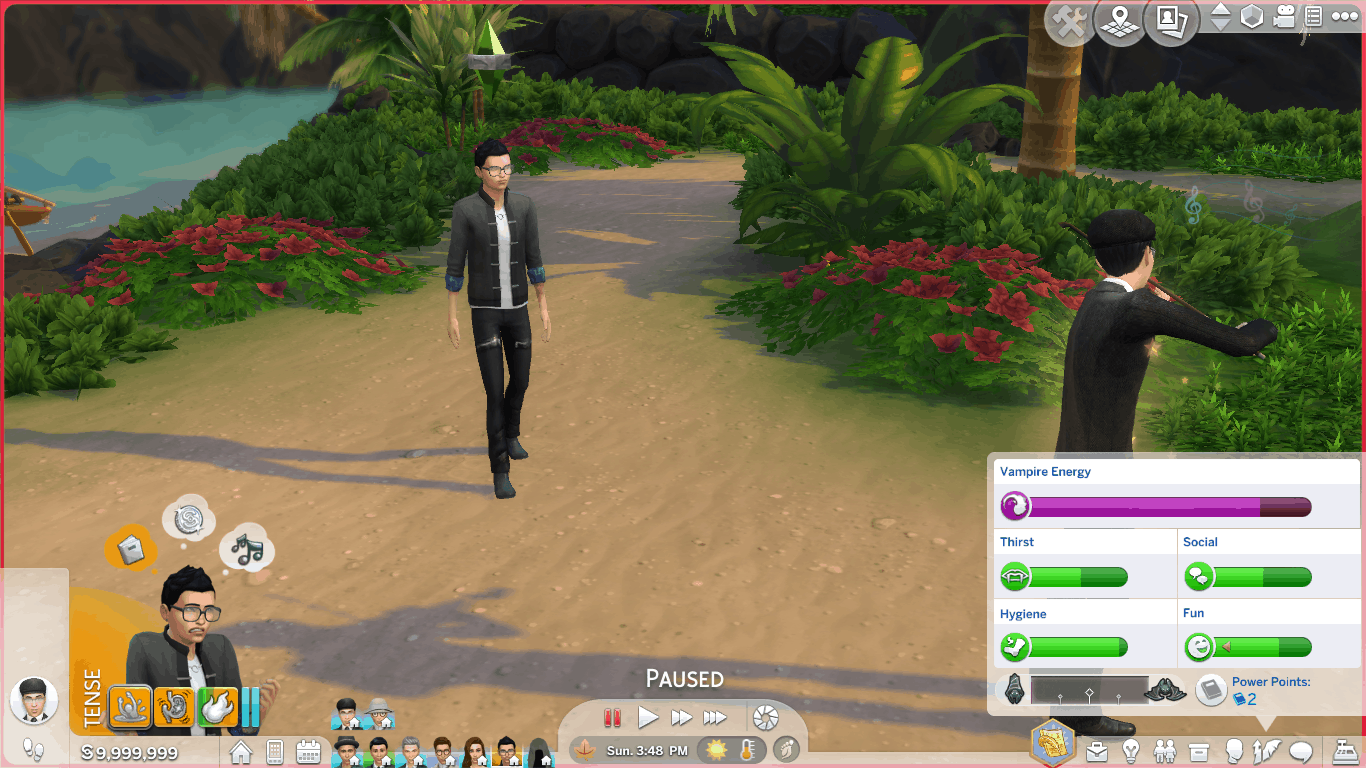Image resolution: width=1366 pixels, height=768 pixels.
Task: Open the skills lightbulb panel
Action: click(1131, 750)
